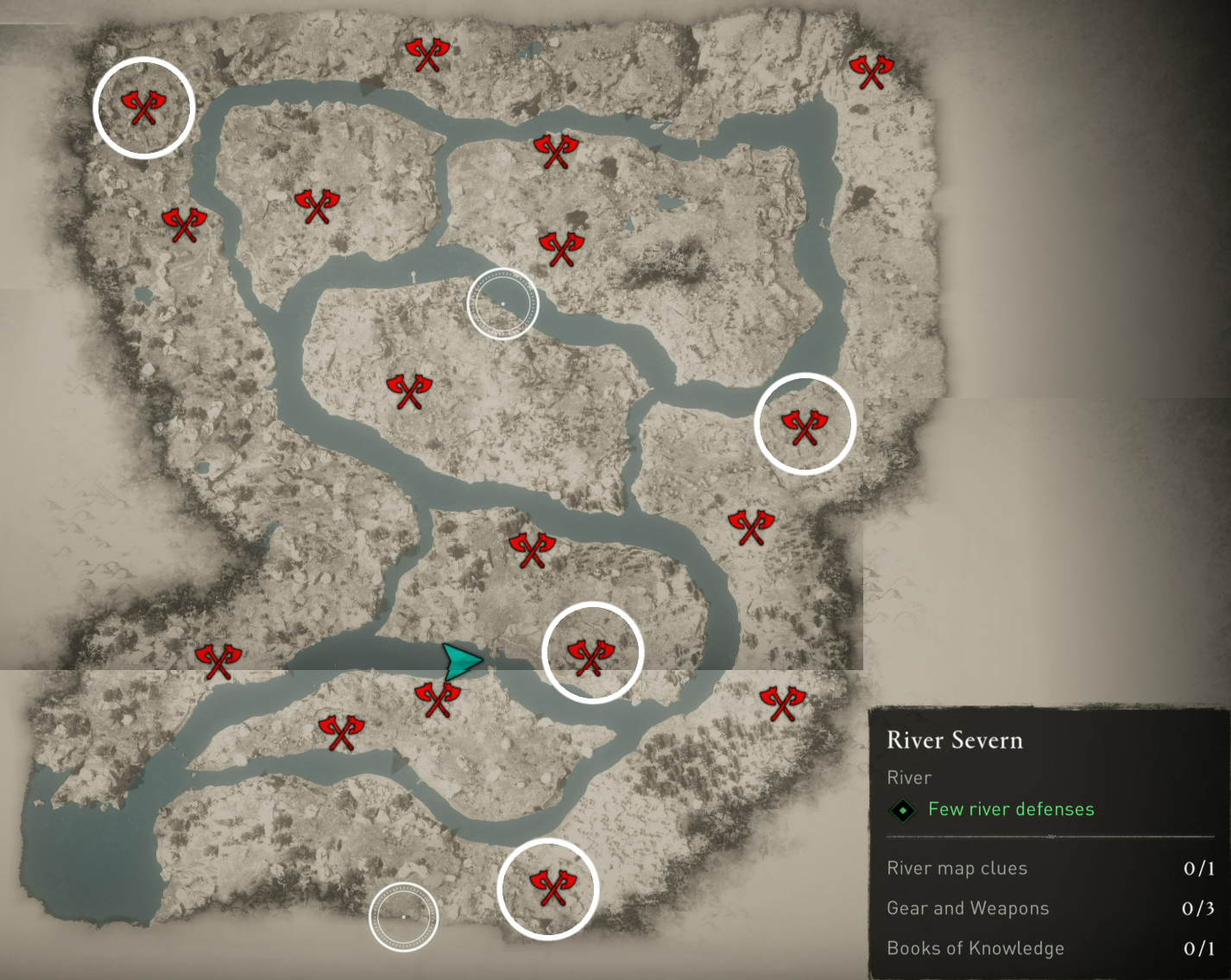Screen dimensions: 1231x980
Task: Click the Gear and Weapons 0/3 entry
Action: pos(969,909)
